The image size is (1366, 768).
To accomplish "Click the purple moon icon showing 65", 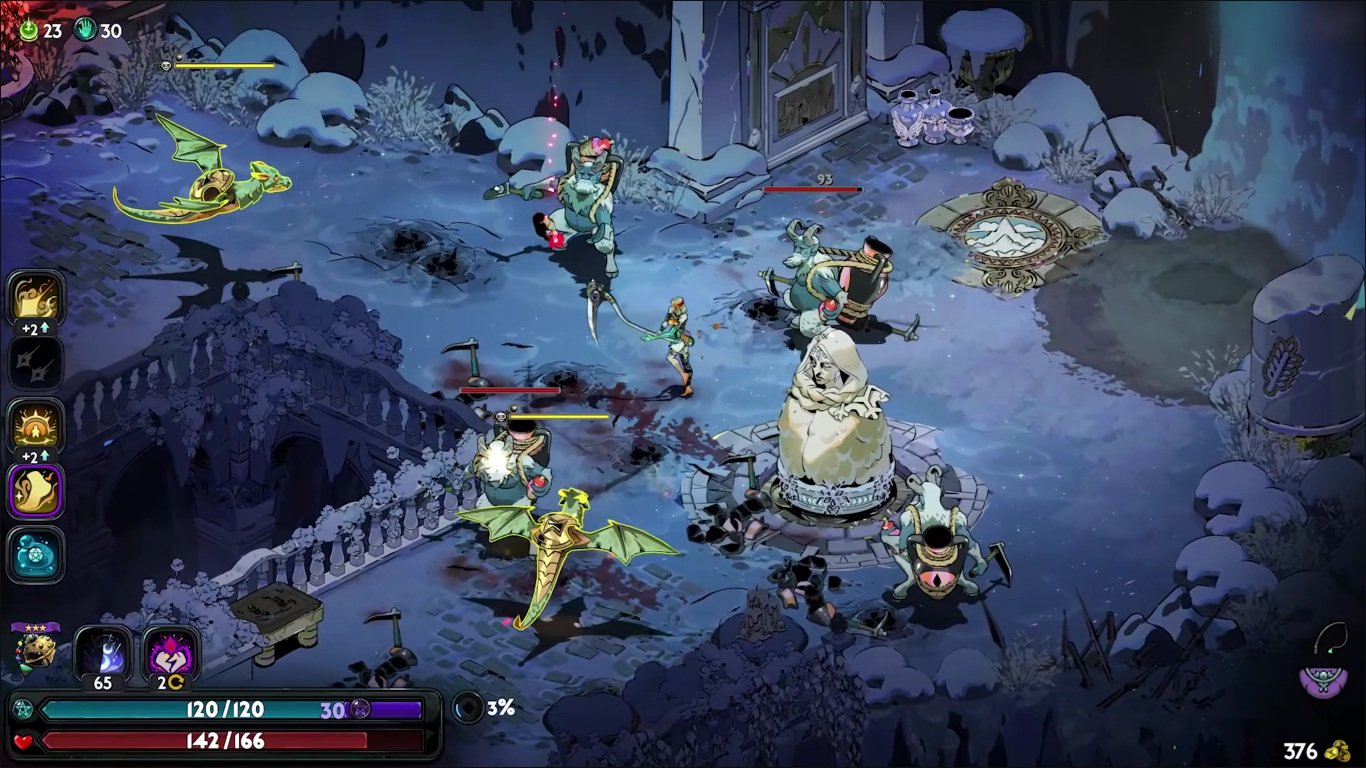I will [100, 650].
